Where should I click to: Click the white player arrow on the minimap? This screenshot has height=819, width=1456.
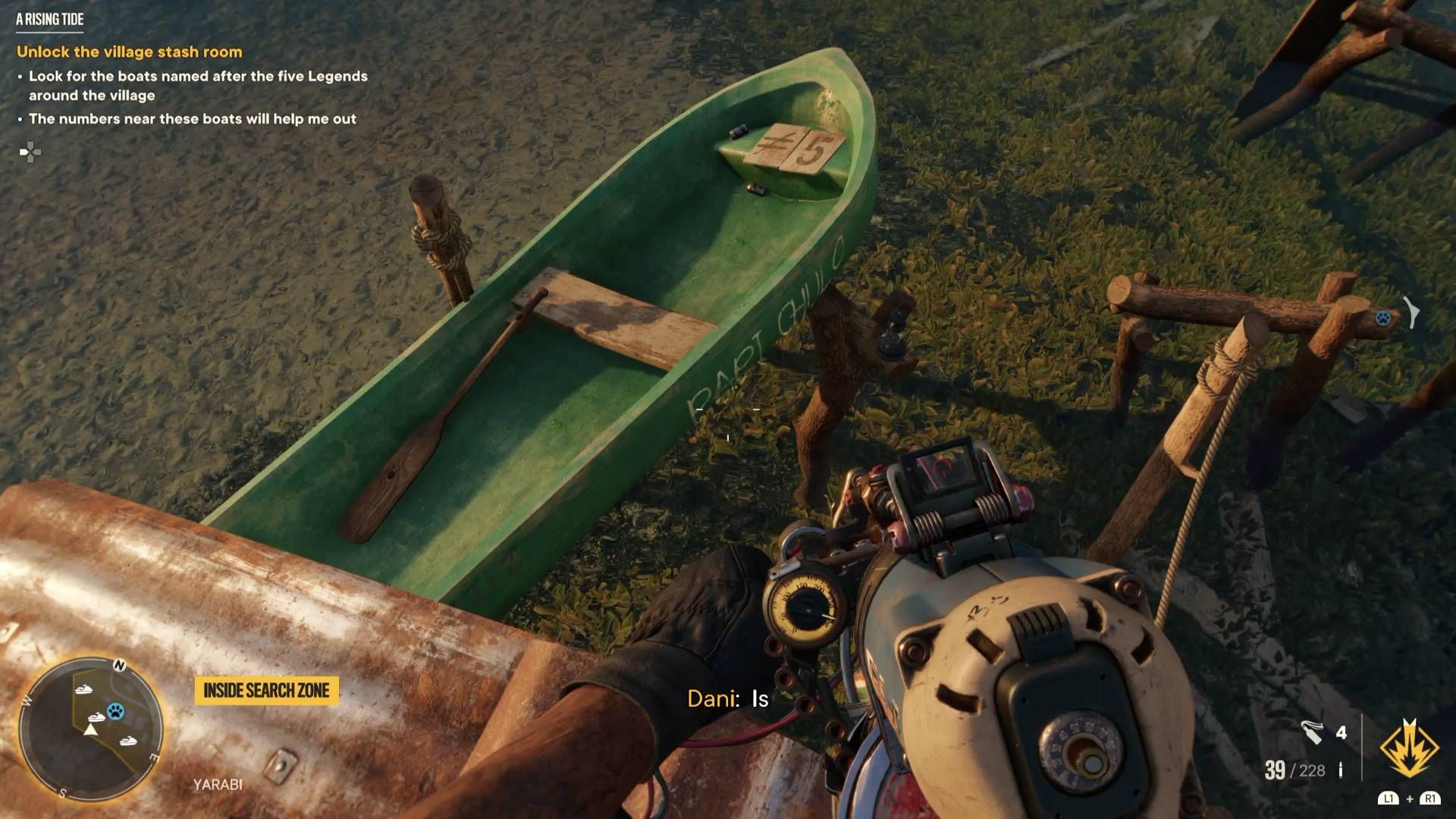pyautogui.click(x=91, y=730)
